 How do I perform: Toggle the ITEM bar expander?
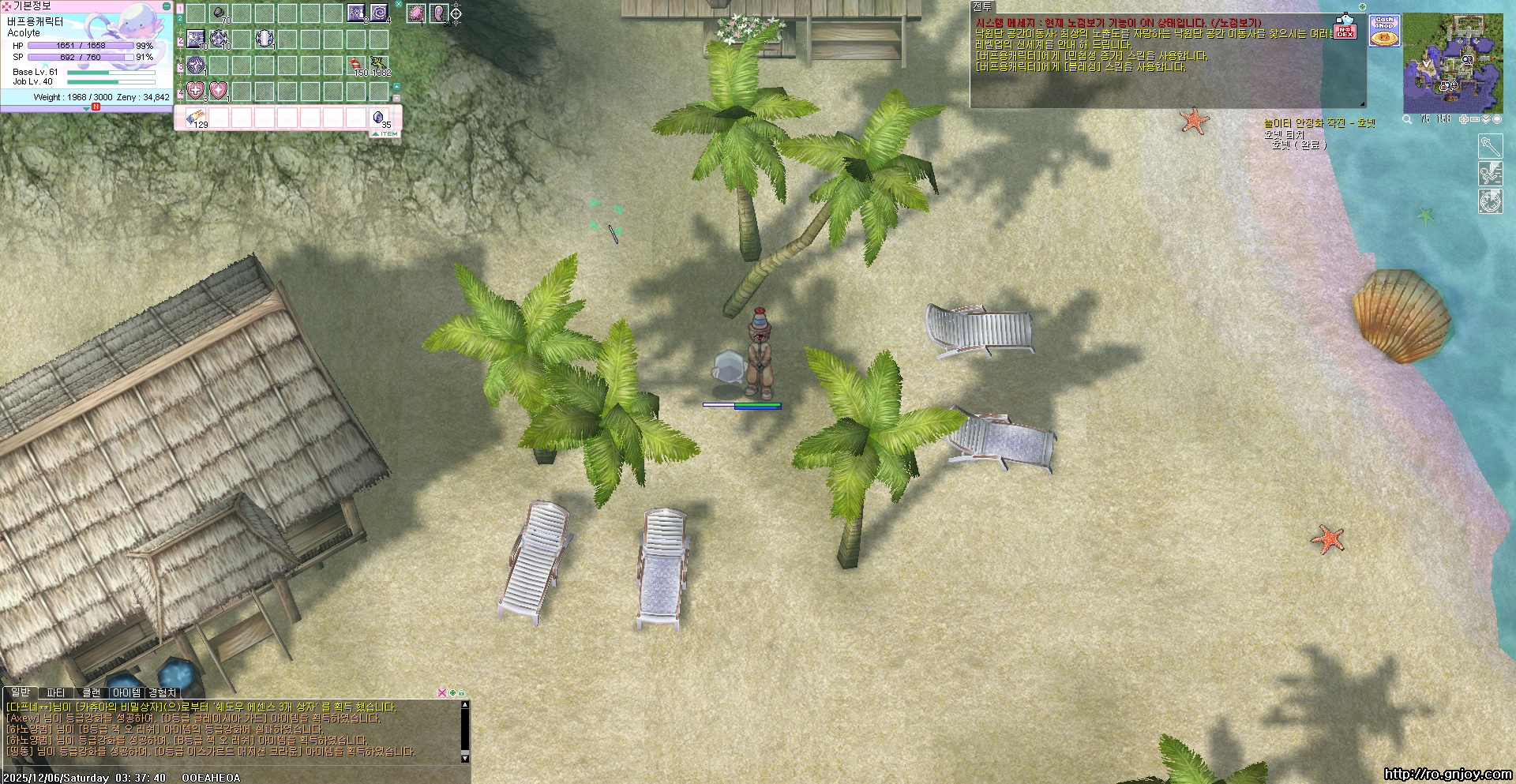pyautogui.click(x=386, y=134)
